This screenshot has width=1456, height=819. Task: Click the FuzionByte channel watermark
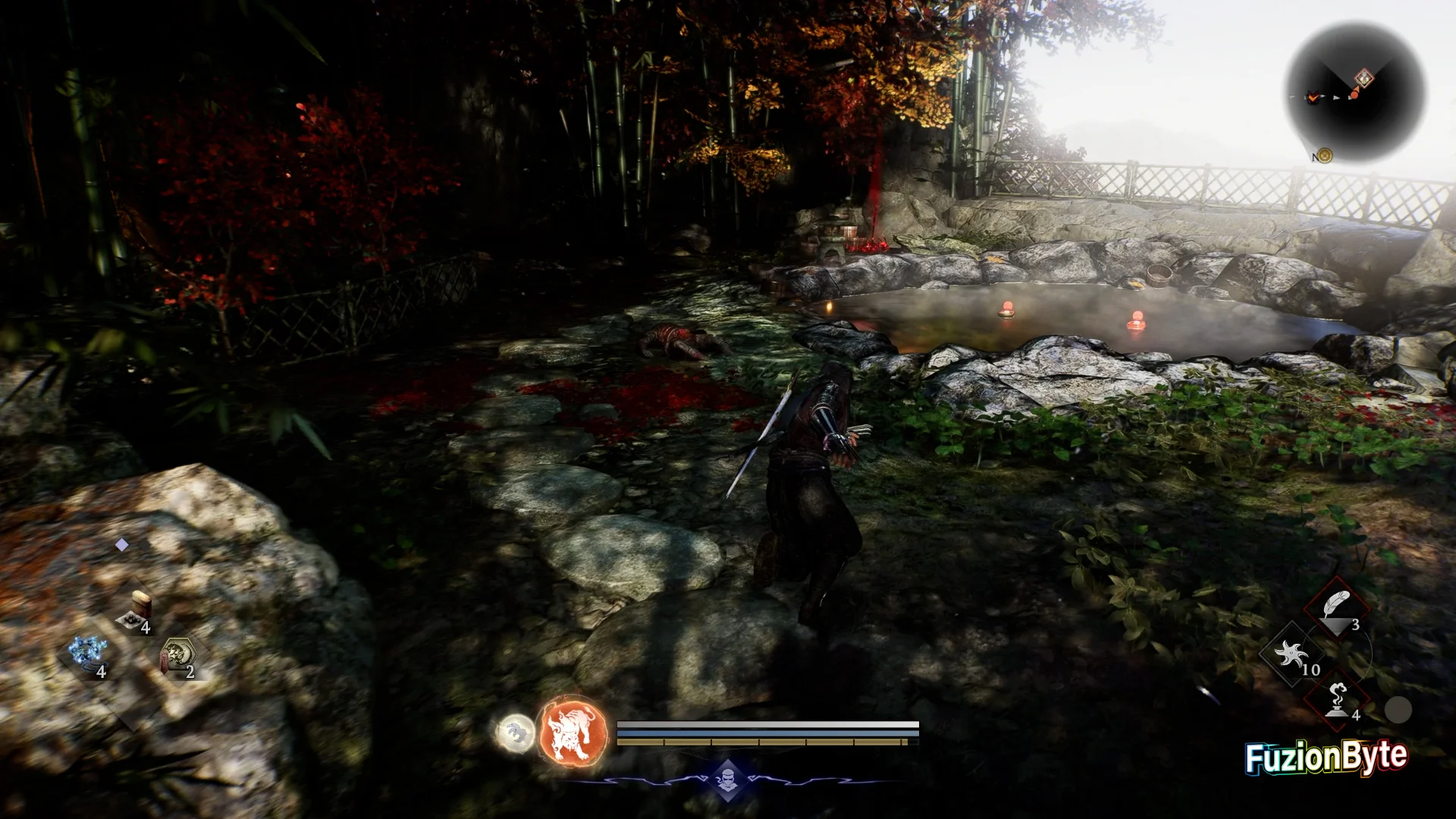click(1326, 756)
